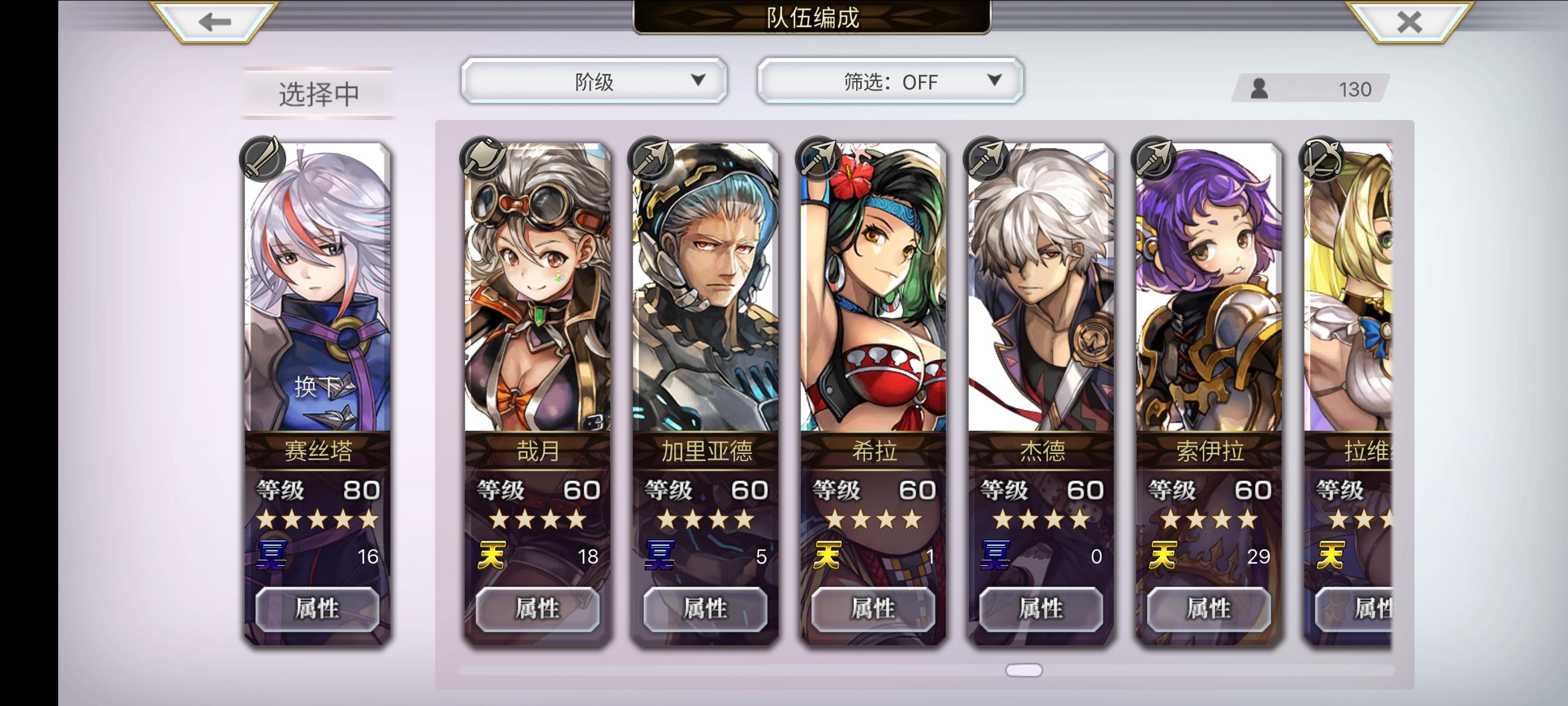Click the person icon next to the 130 counter
Image resolution: width=1568 pixels, height=706 pixels.
[x=1259, y=90]
